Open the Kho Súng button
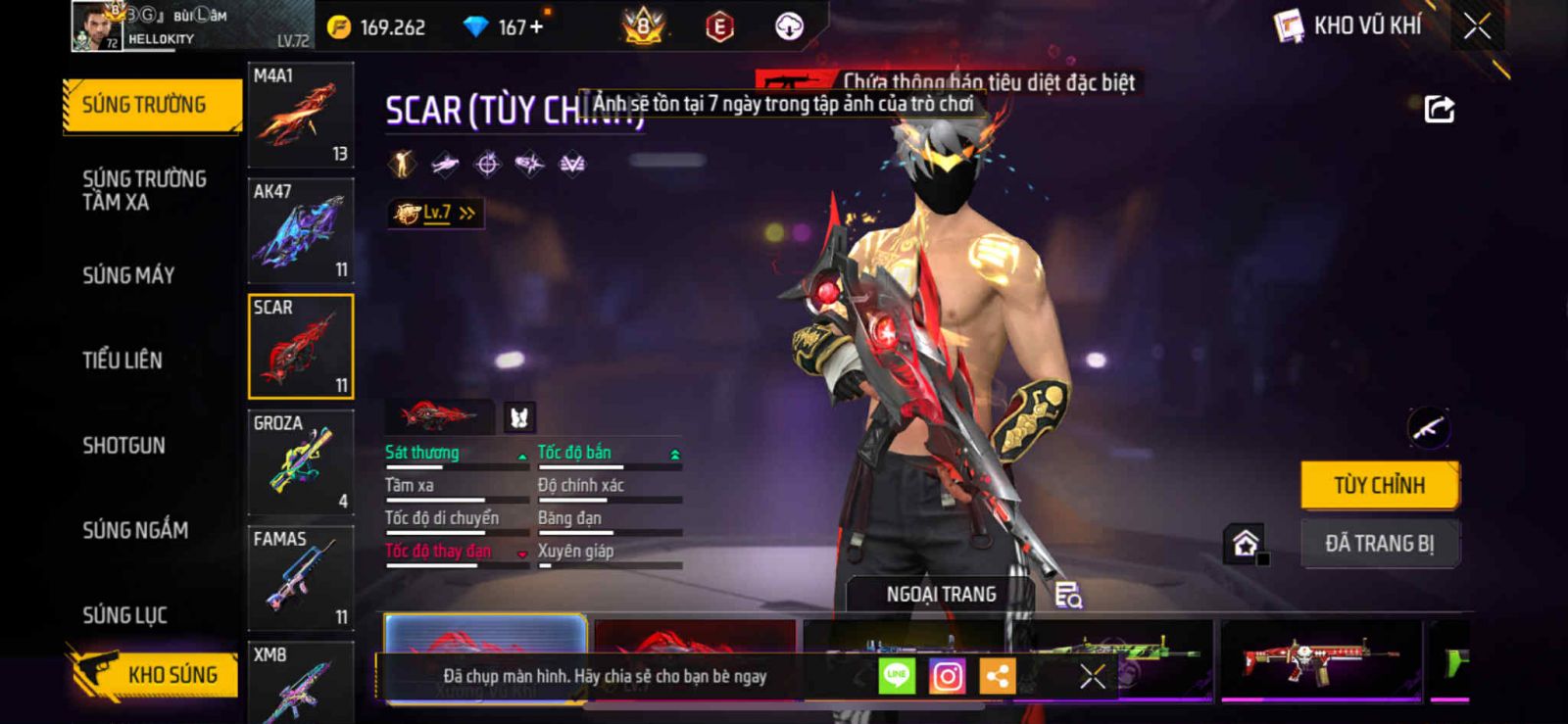This screenshot has height=724, width=1568. pos(155,674)
